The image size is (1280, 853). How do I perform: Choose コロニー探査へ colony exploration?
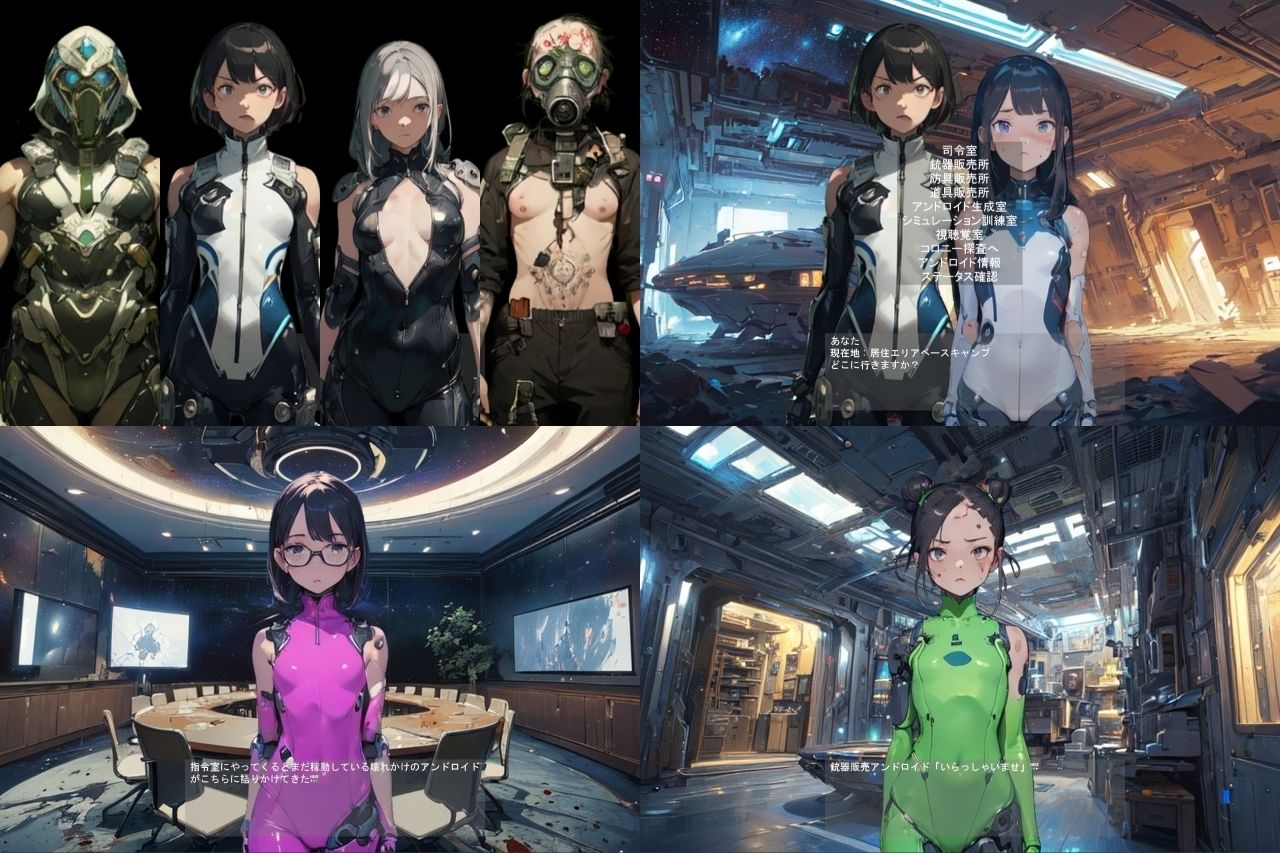pos(958,248)
